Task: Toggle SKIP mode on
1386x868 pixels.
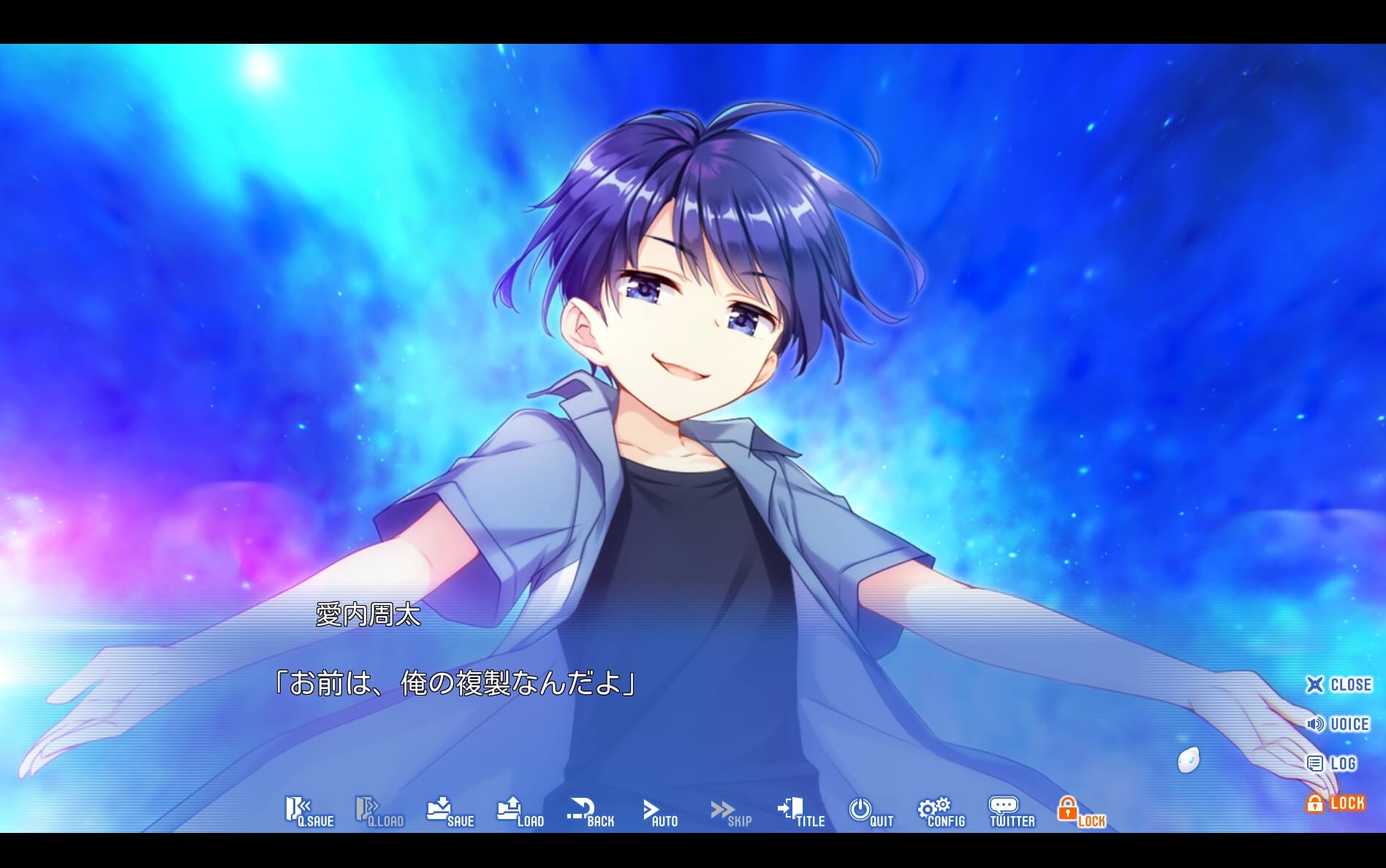Action: [729, 811]
